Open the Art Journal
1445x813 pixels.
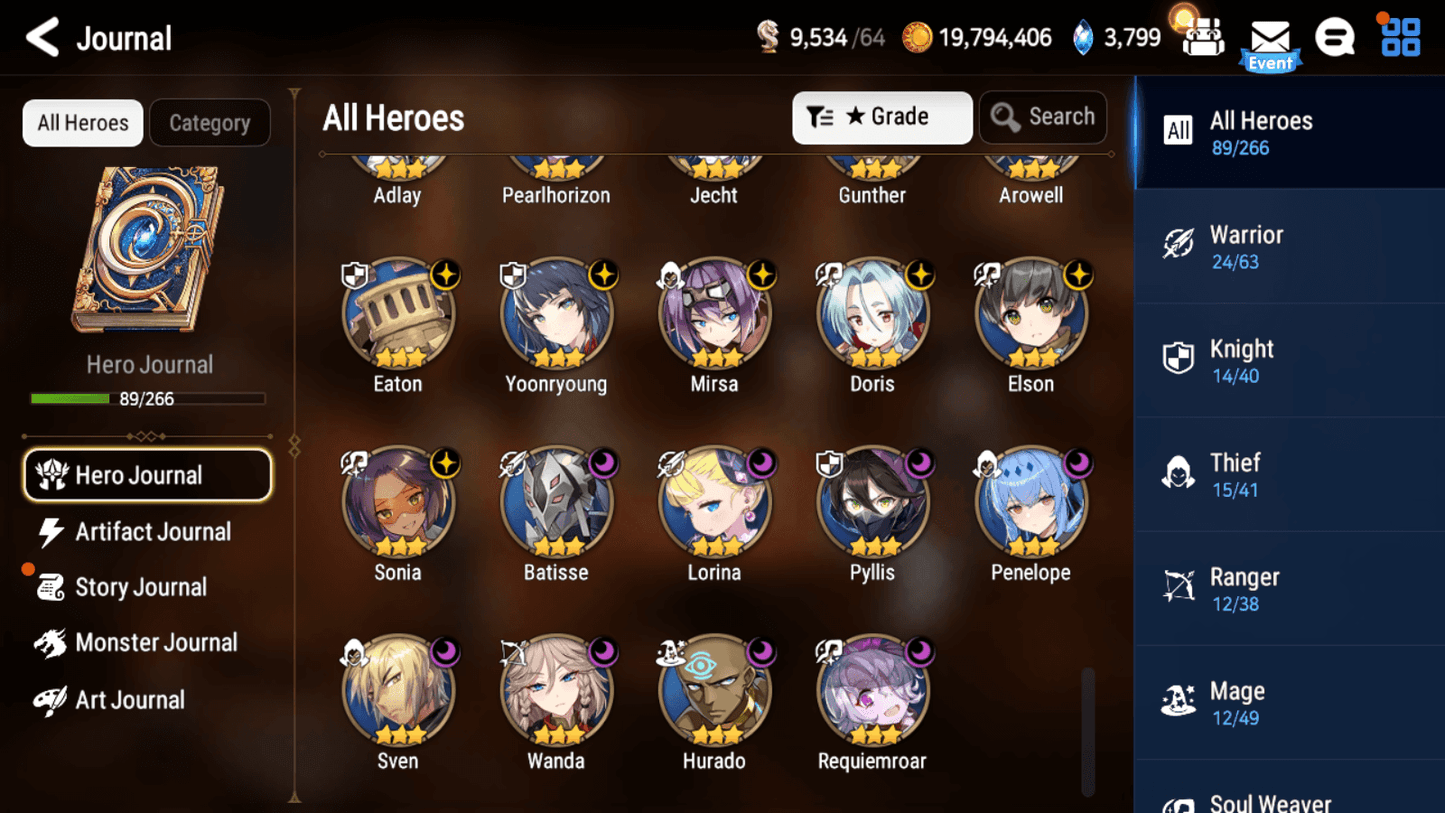tap(129, 700)
